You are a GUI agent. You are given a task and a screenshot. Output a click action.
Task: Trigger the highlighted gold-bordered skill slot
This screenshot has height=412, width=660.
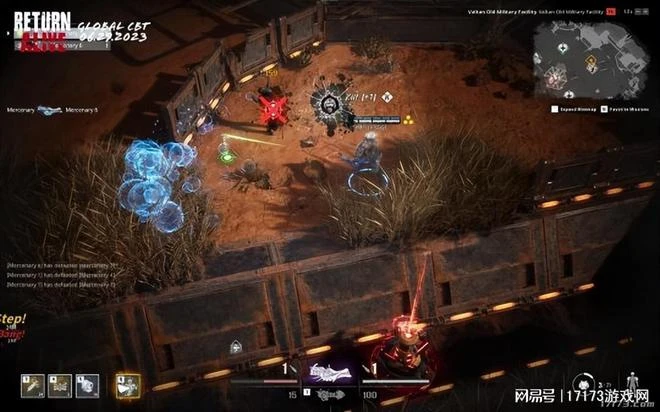tap(127, 385)
